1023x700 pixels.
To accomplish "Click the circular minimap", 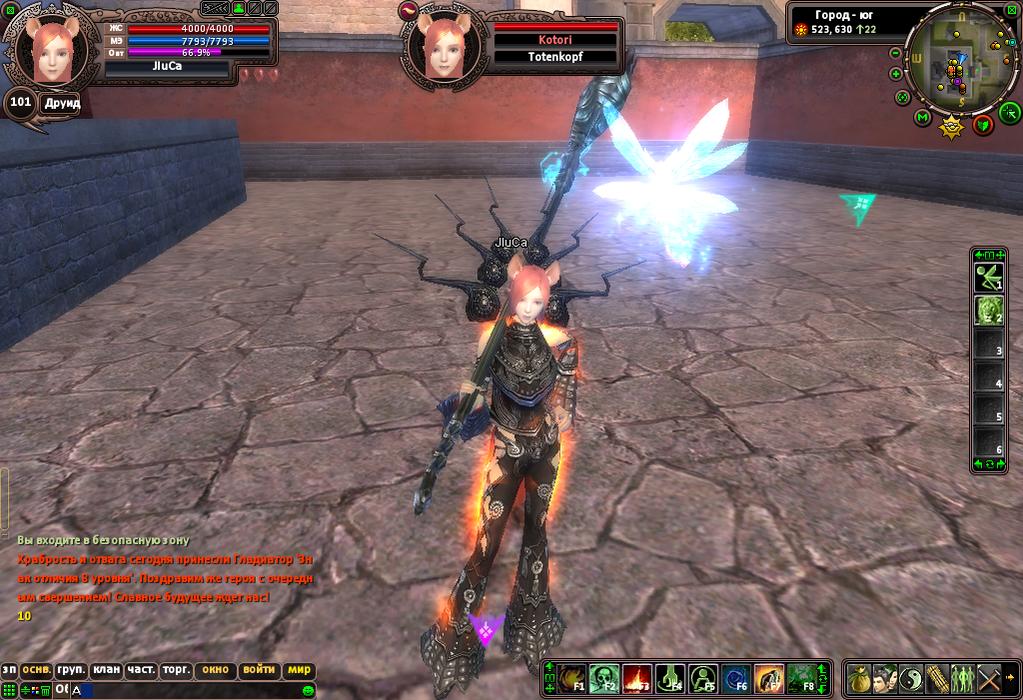I will [x=958, y=60].
